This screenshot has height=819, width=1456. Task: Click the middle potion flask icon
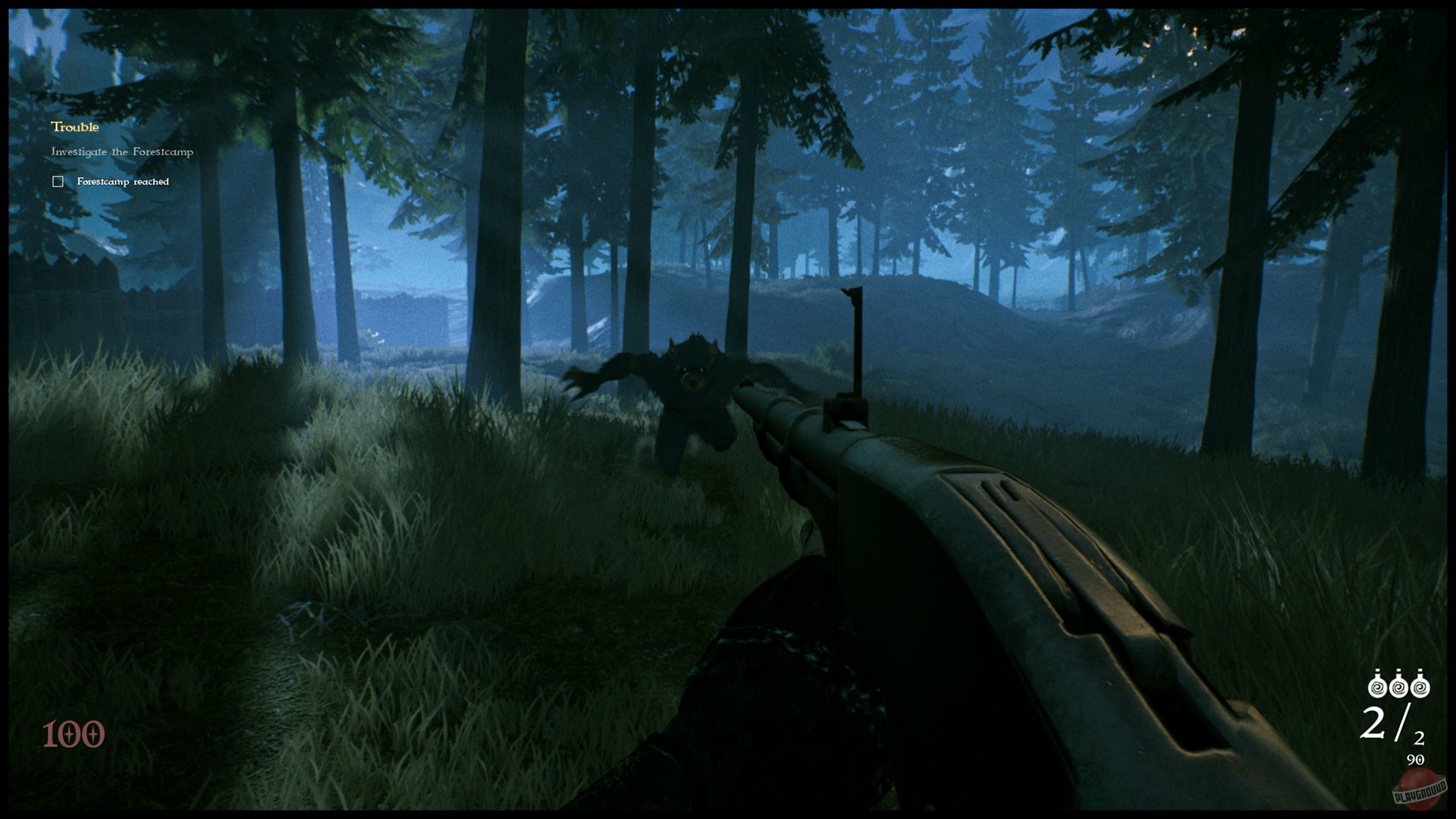(1398, 686)
